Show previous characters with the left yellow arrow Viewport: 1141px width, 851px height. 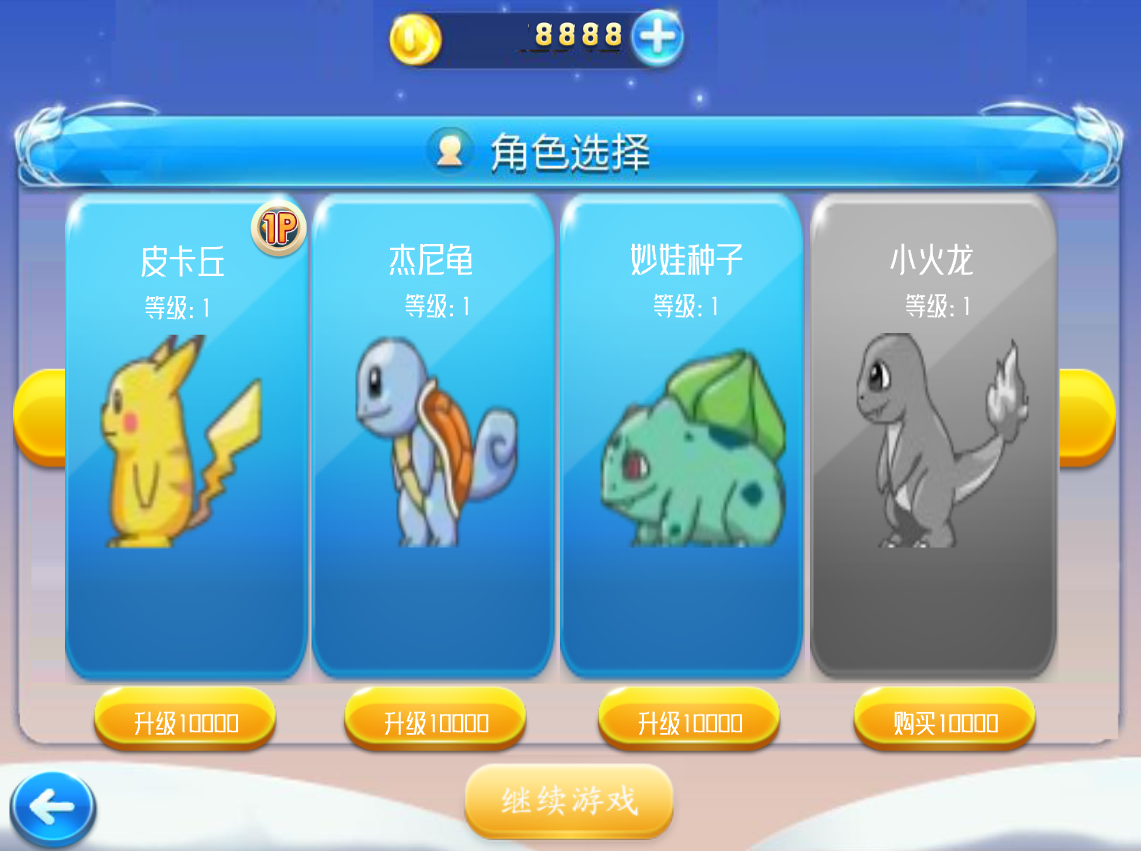(x=38, y=417)
